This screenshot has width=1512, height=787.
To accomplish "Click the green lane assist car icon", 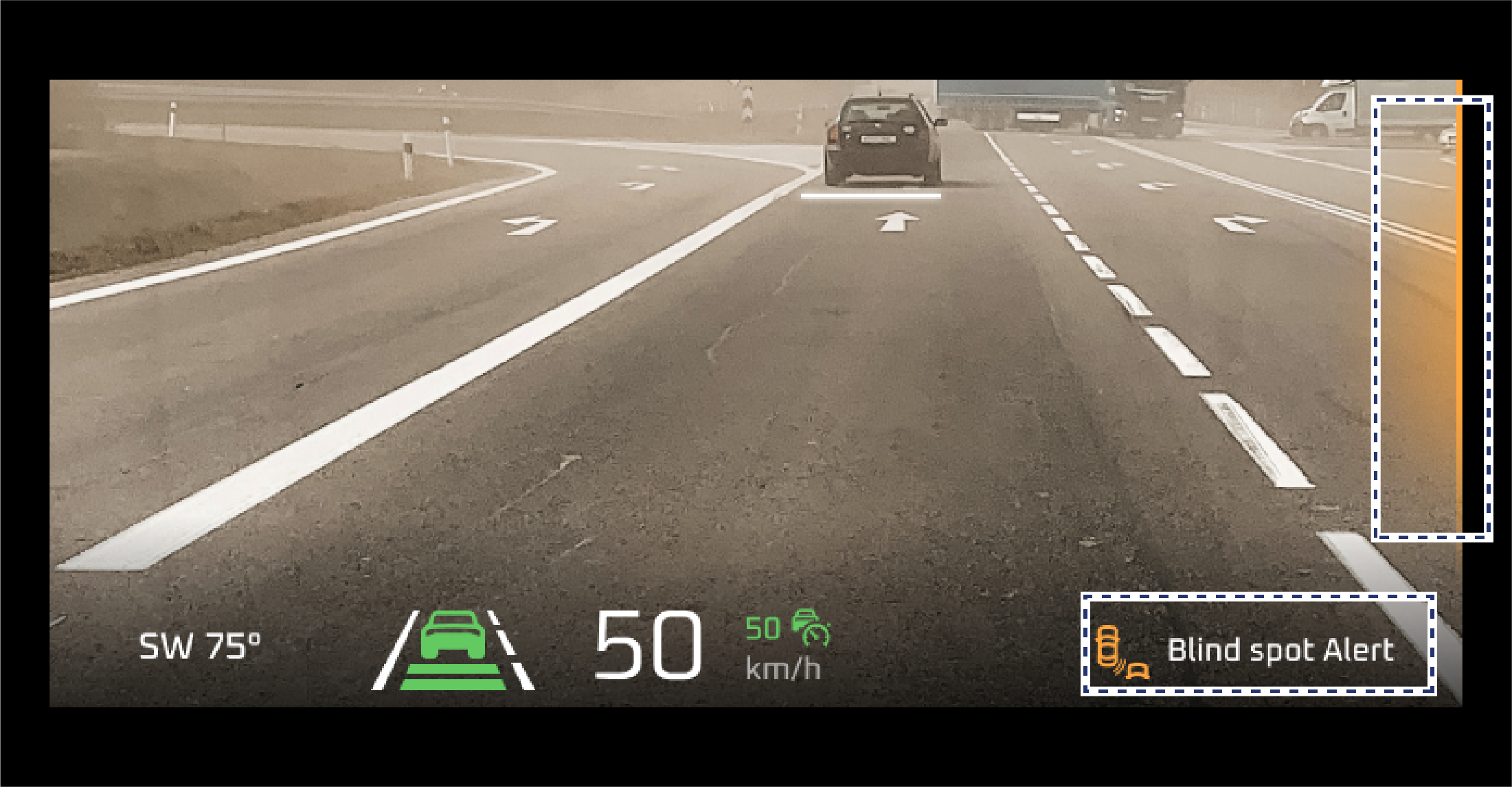I will coord(453,649).
